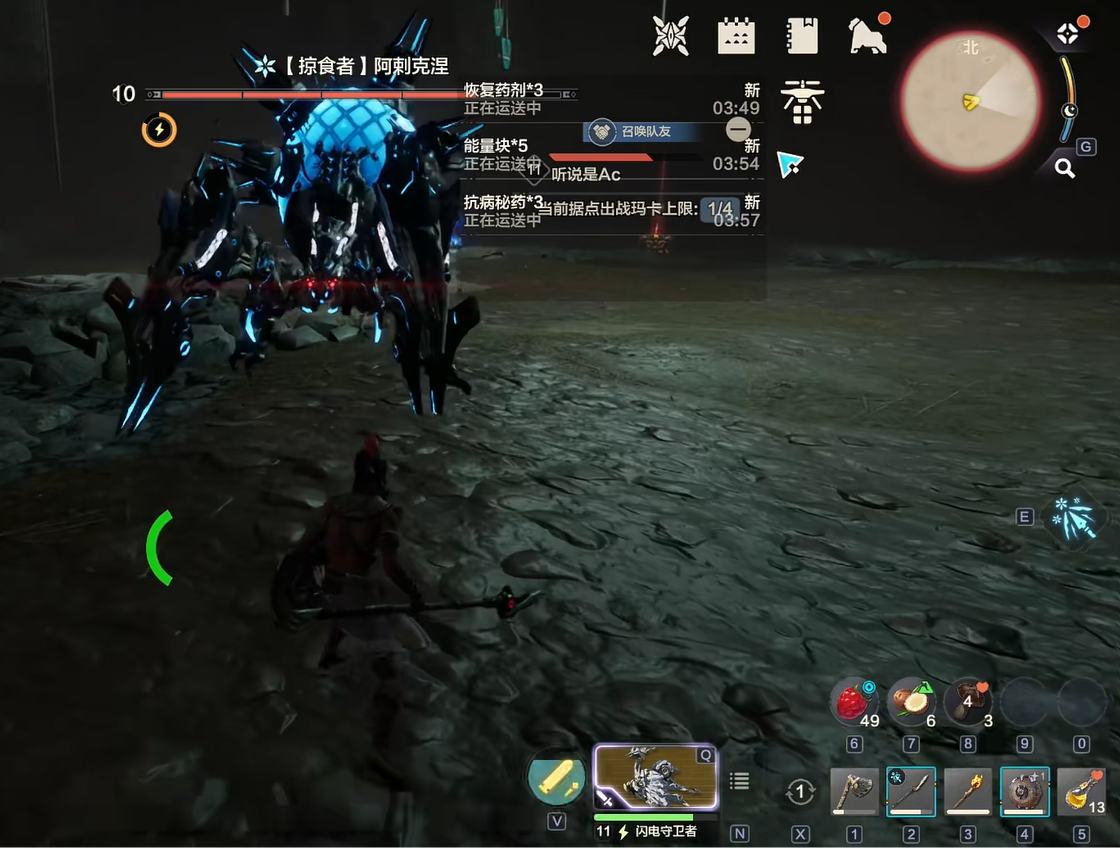This screenshot has width=1120, height=848.
Task: Open the calendar events icon
Action: pos(736,36)
